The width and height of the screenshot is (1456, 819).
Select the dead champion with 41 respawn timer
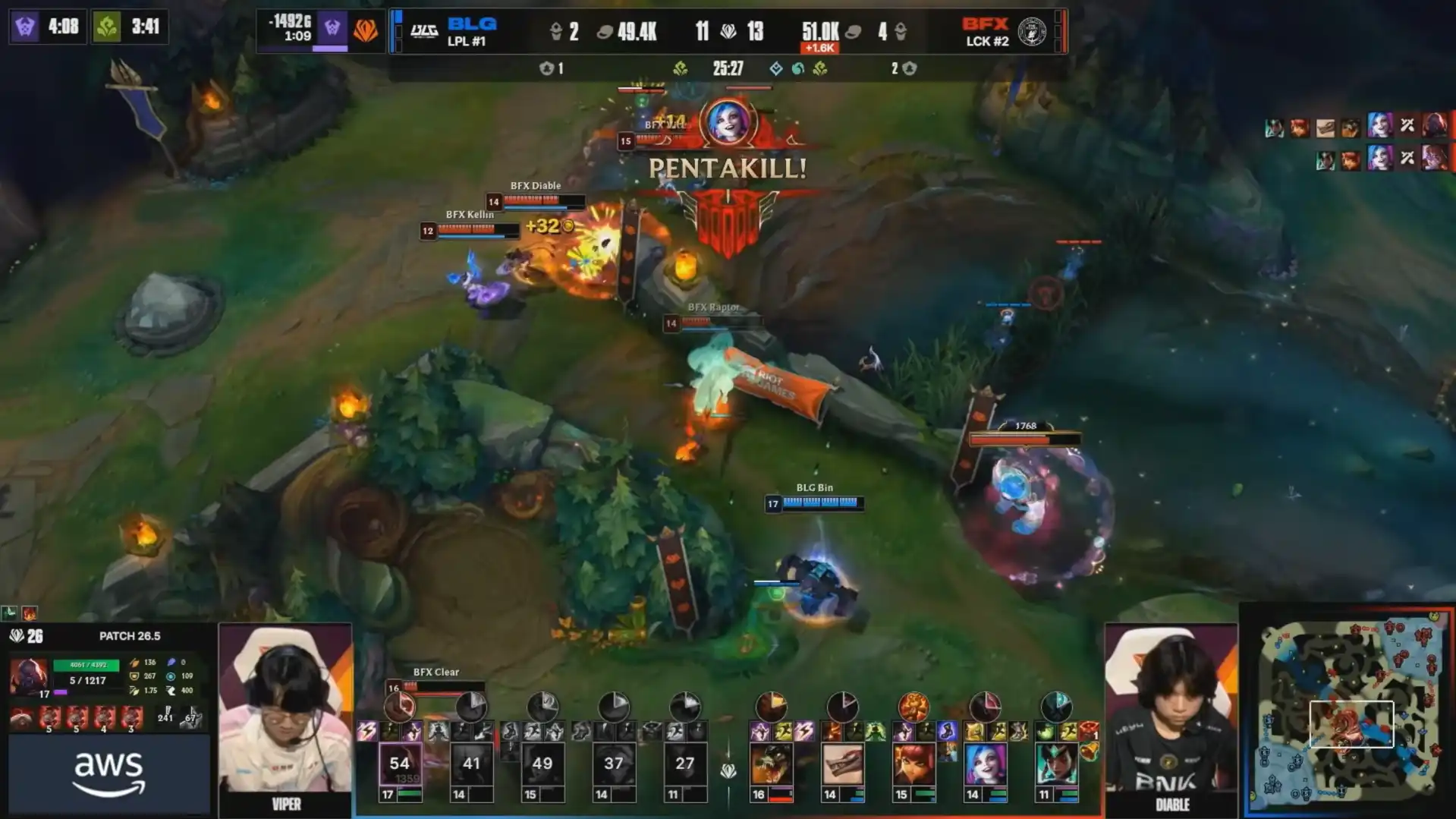tap(471, 764)
